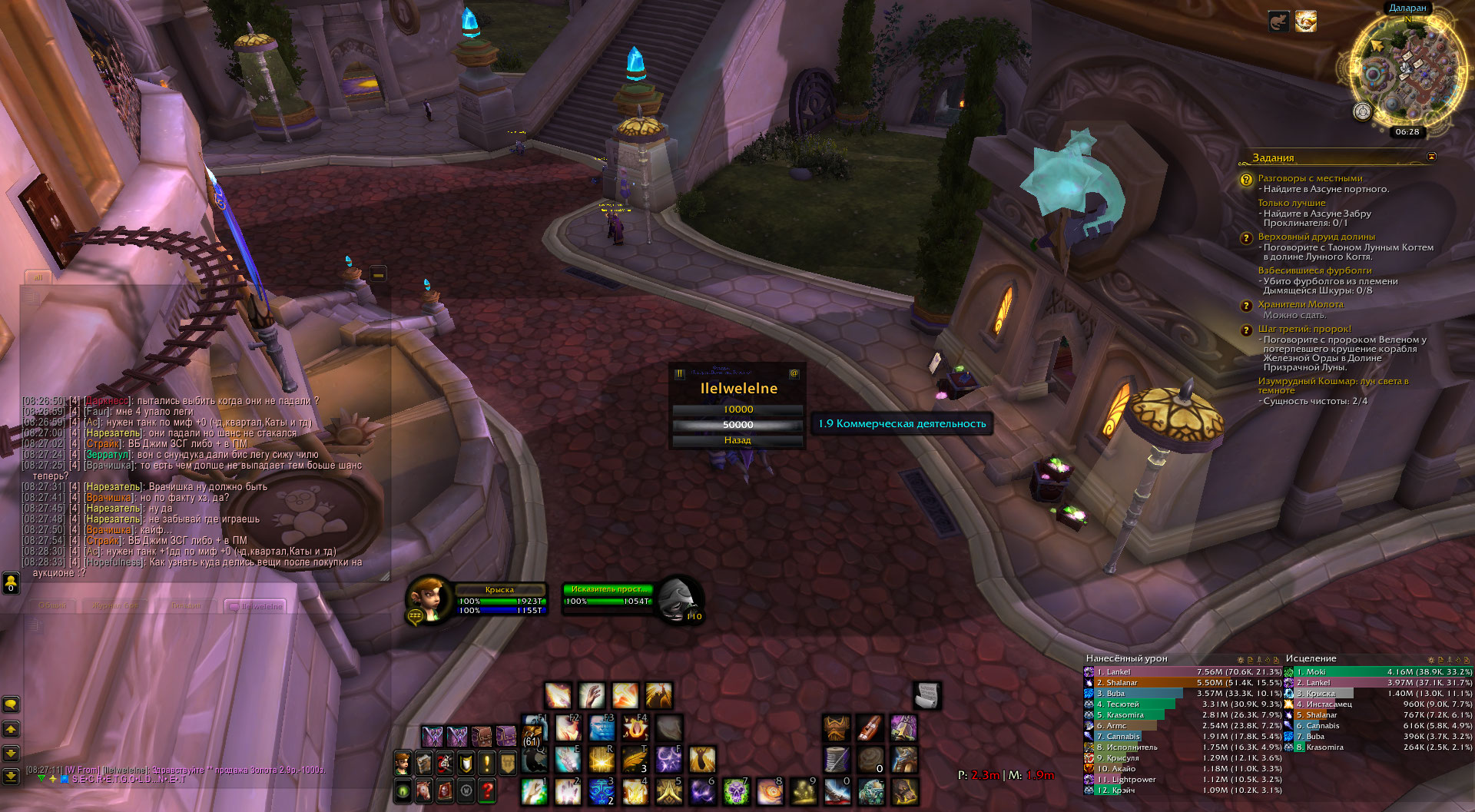1475x812 pixels.
Task: Open the chat speech bubble menu button
Action: point(11,704)
